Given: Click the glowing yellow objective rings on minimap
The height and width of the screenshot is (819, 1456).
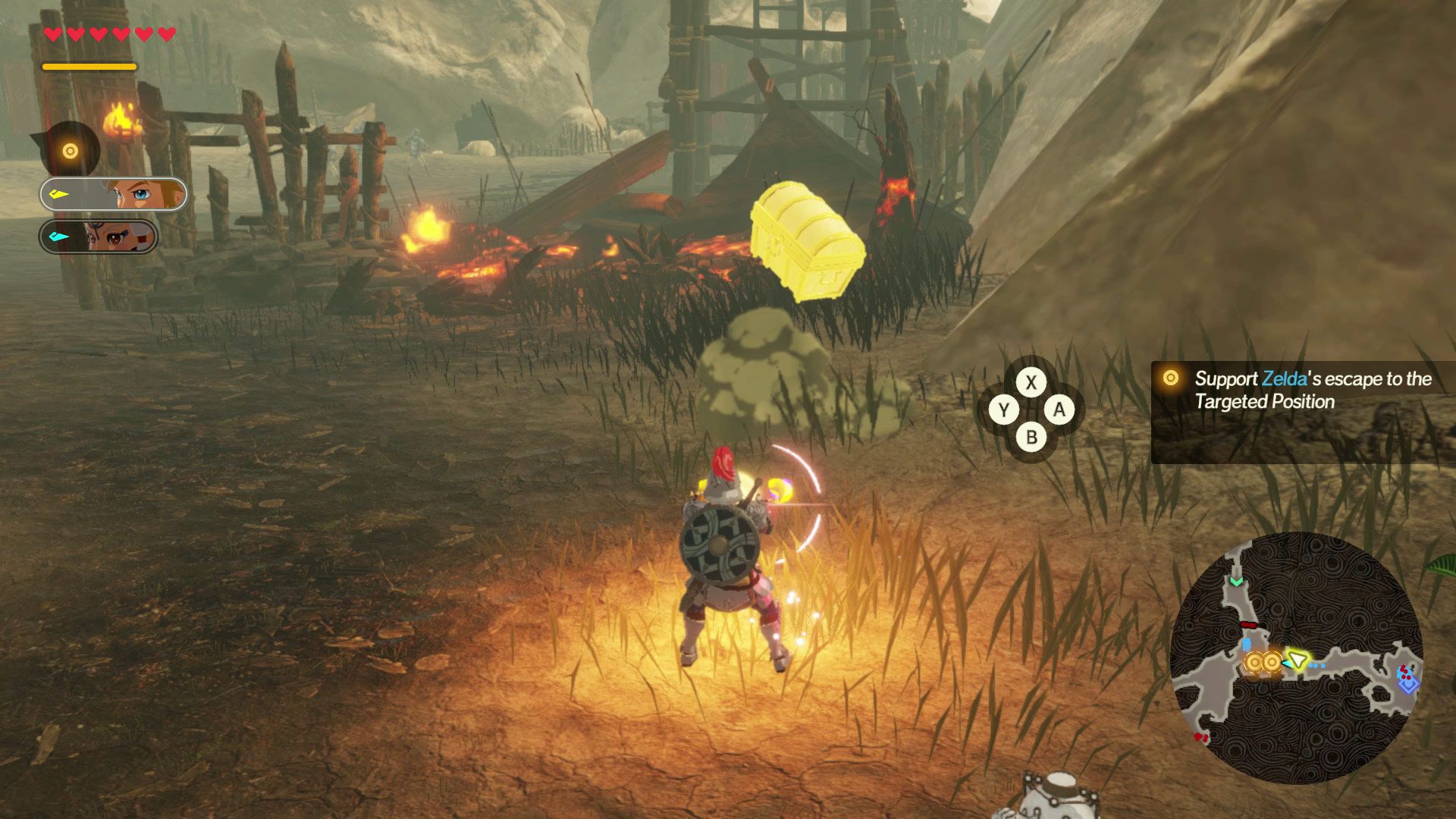Looking at the screenshot, I should coord(1262,662).
